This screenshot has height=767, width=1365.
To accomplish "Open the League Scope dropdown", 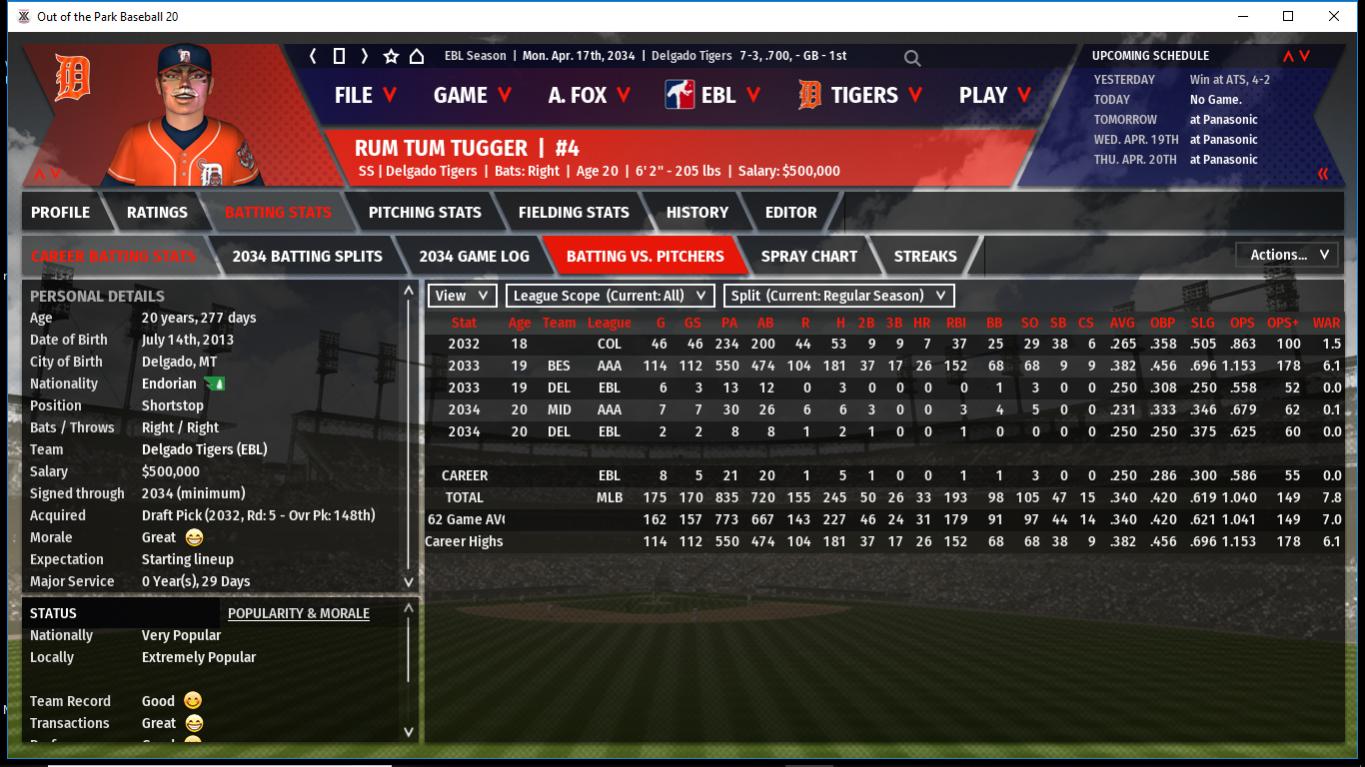I will point(610,296).
